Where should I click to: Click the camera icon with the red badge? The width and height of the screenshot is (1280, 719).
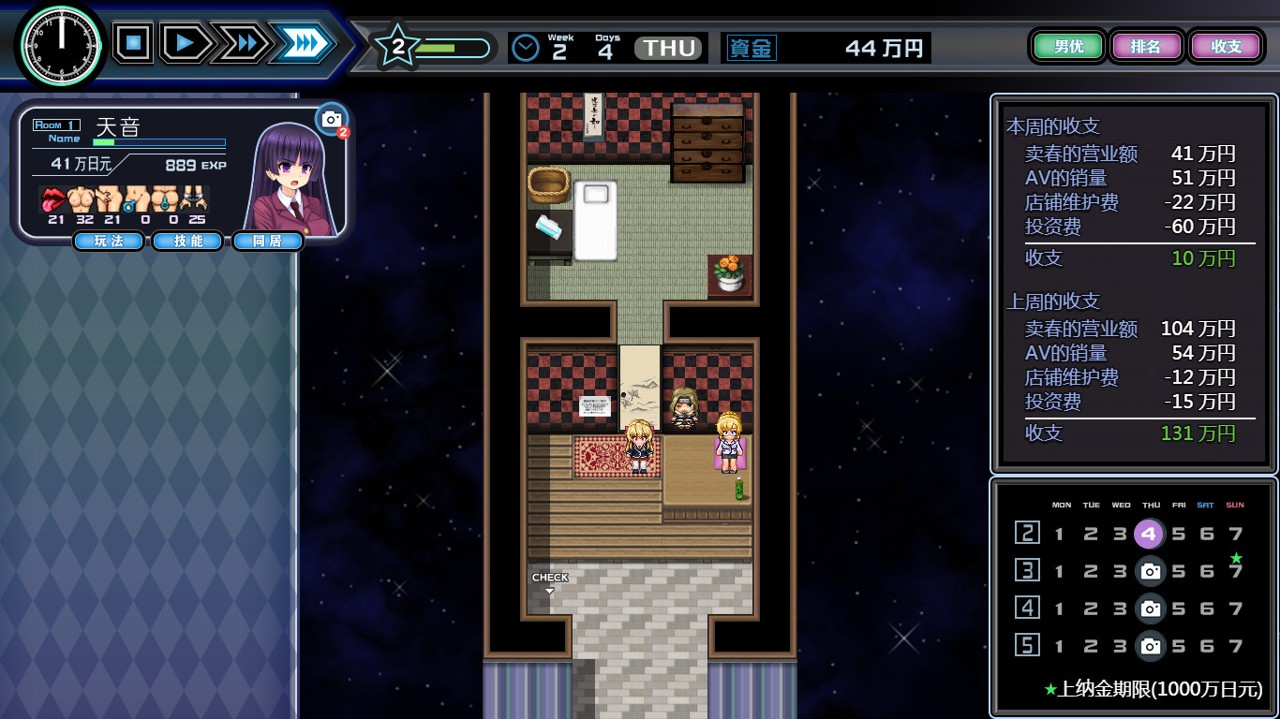coord(332,121)
